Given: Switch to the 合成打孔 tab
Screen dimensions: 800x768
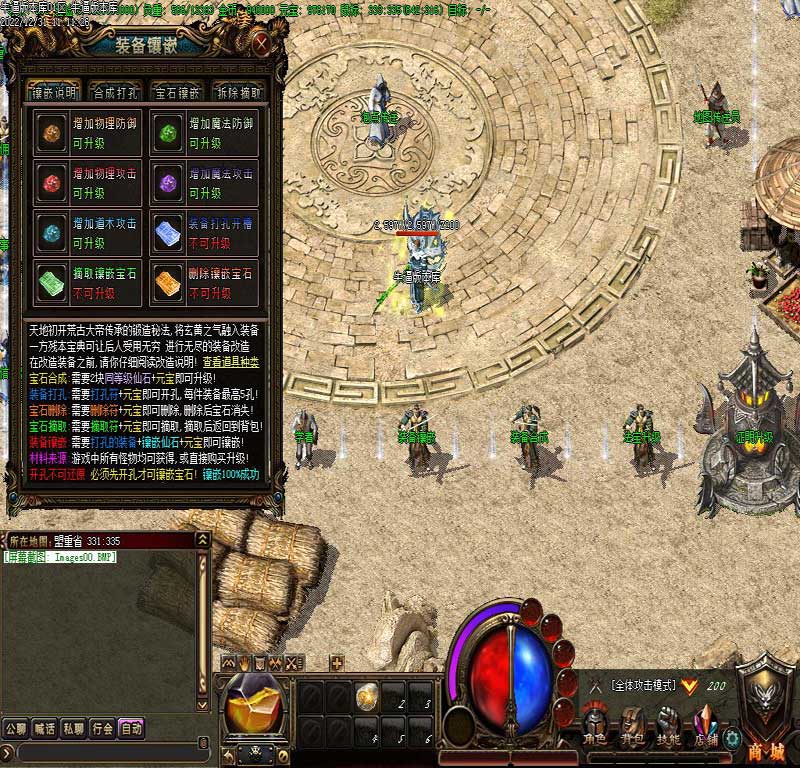Looking at the screenshot, I should 118,93.
